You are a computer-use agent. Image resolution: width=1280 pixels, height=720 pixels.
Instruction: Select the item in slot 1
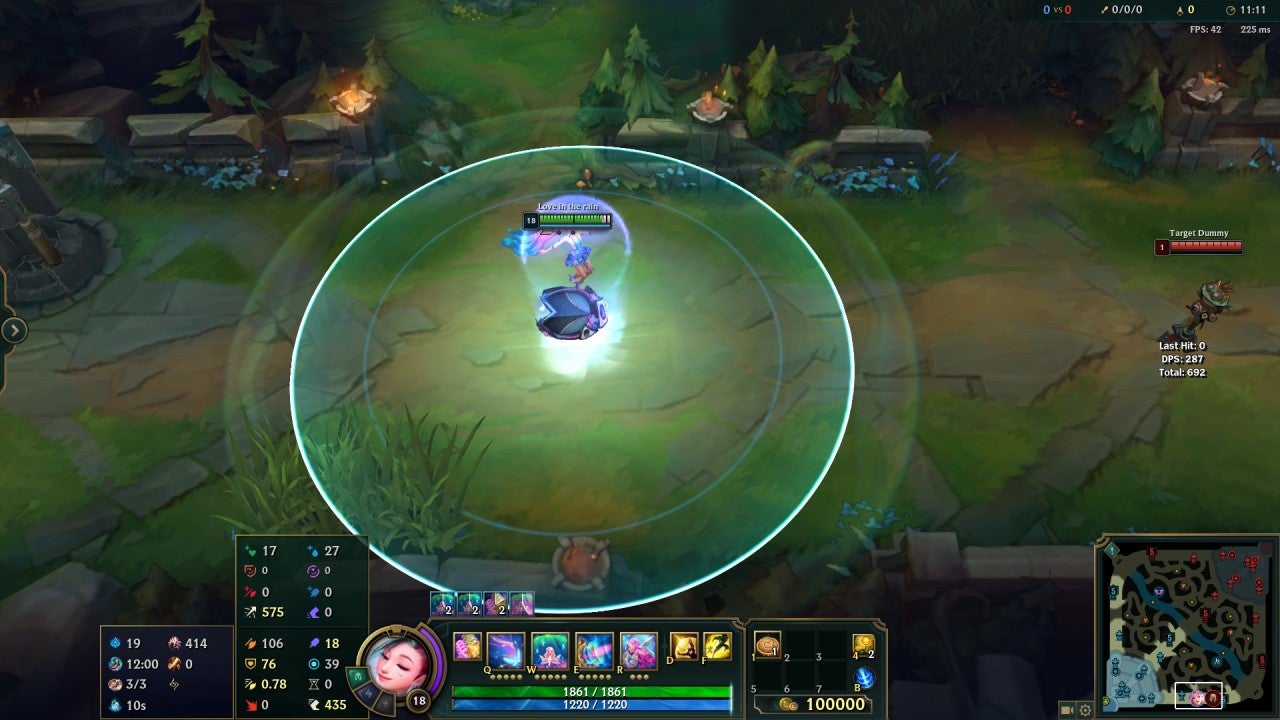tap(768, 646)
